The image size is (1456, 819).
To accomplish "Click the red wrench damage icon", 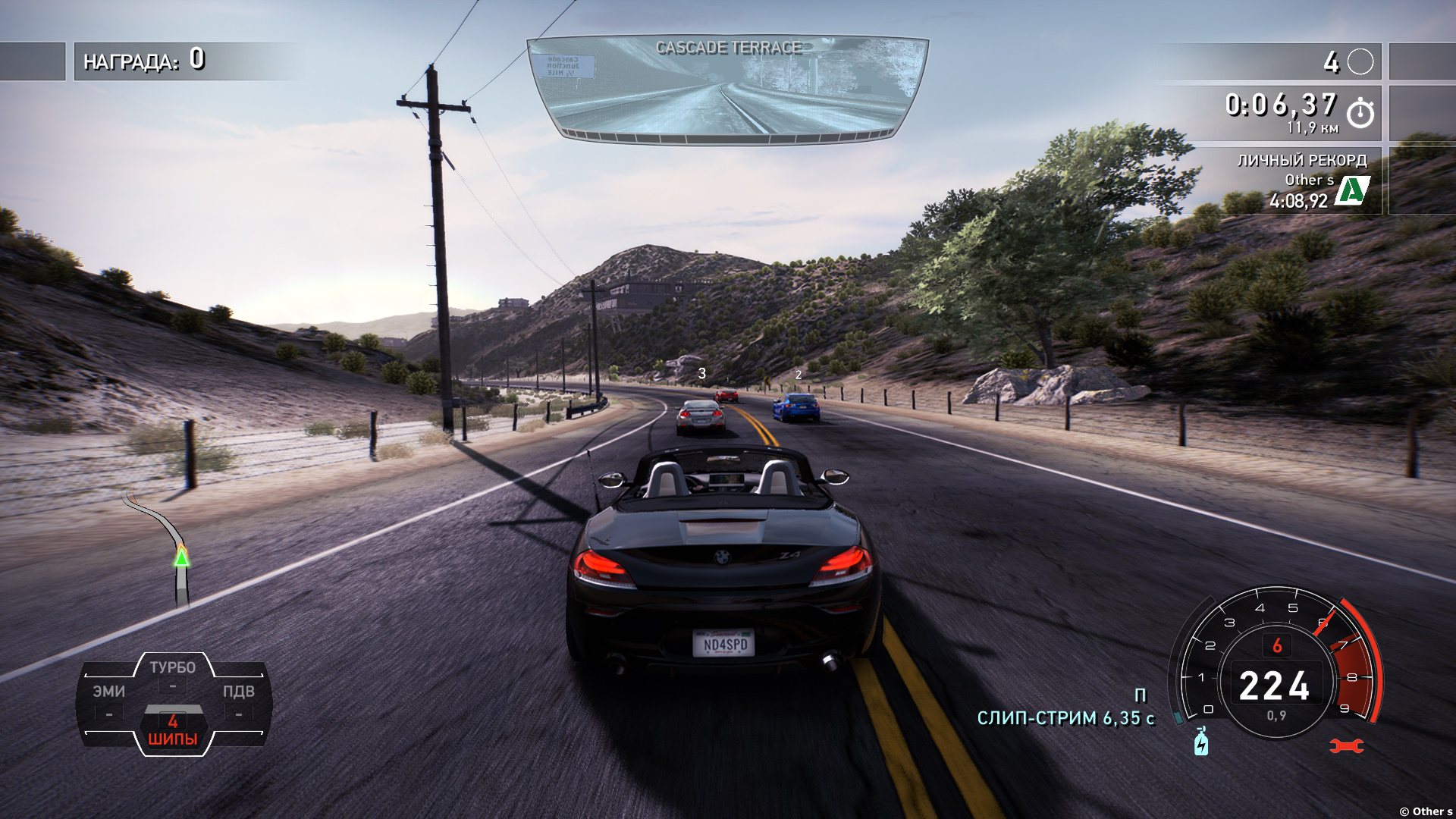I will 1346,746.
